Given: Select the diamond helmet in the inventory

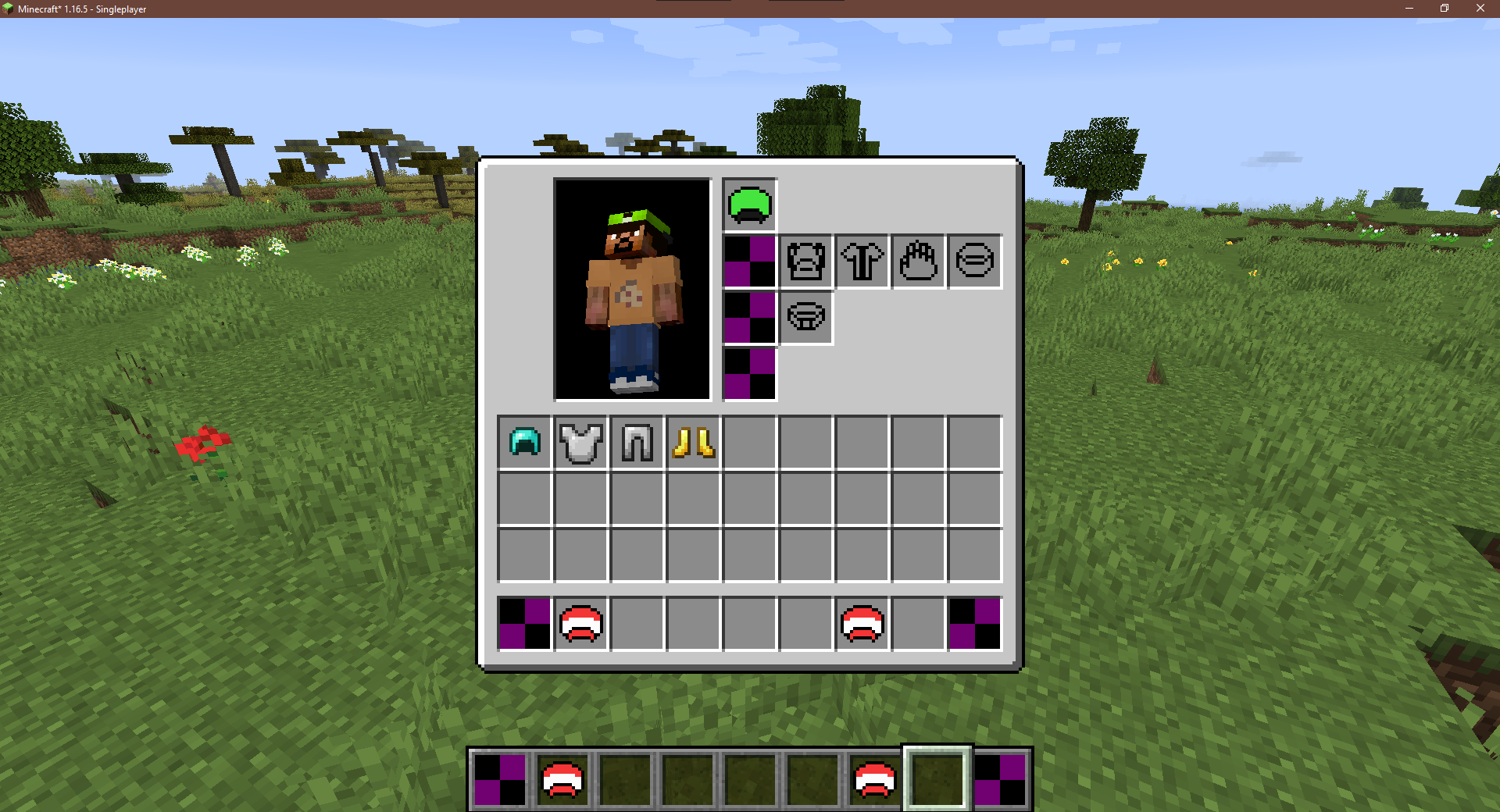Looking at the screenshot, I should 523,443.
